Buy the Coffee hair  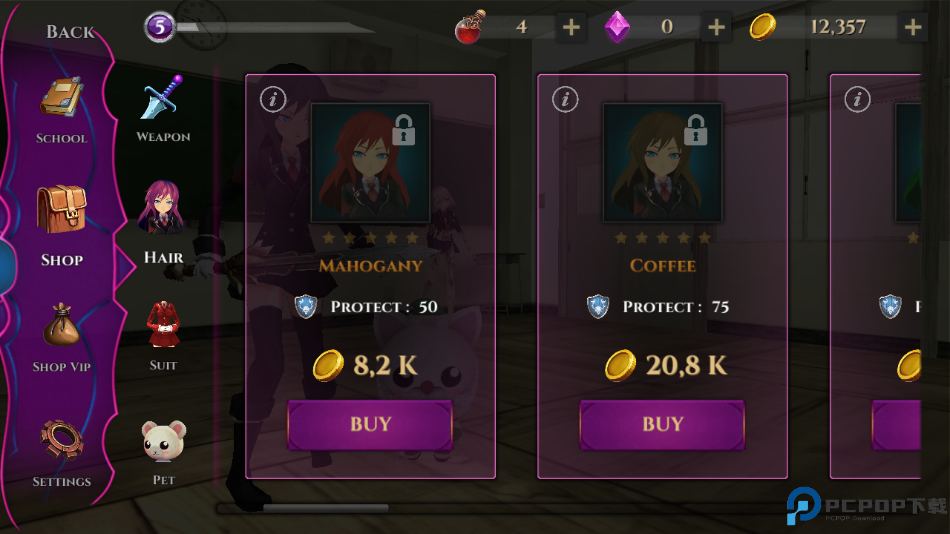tap(662, 425)
